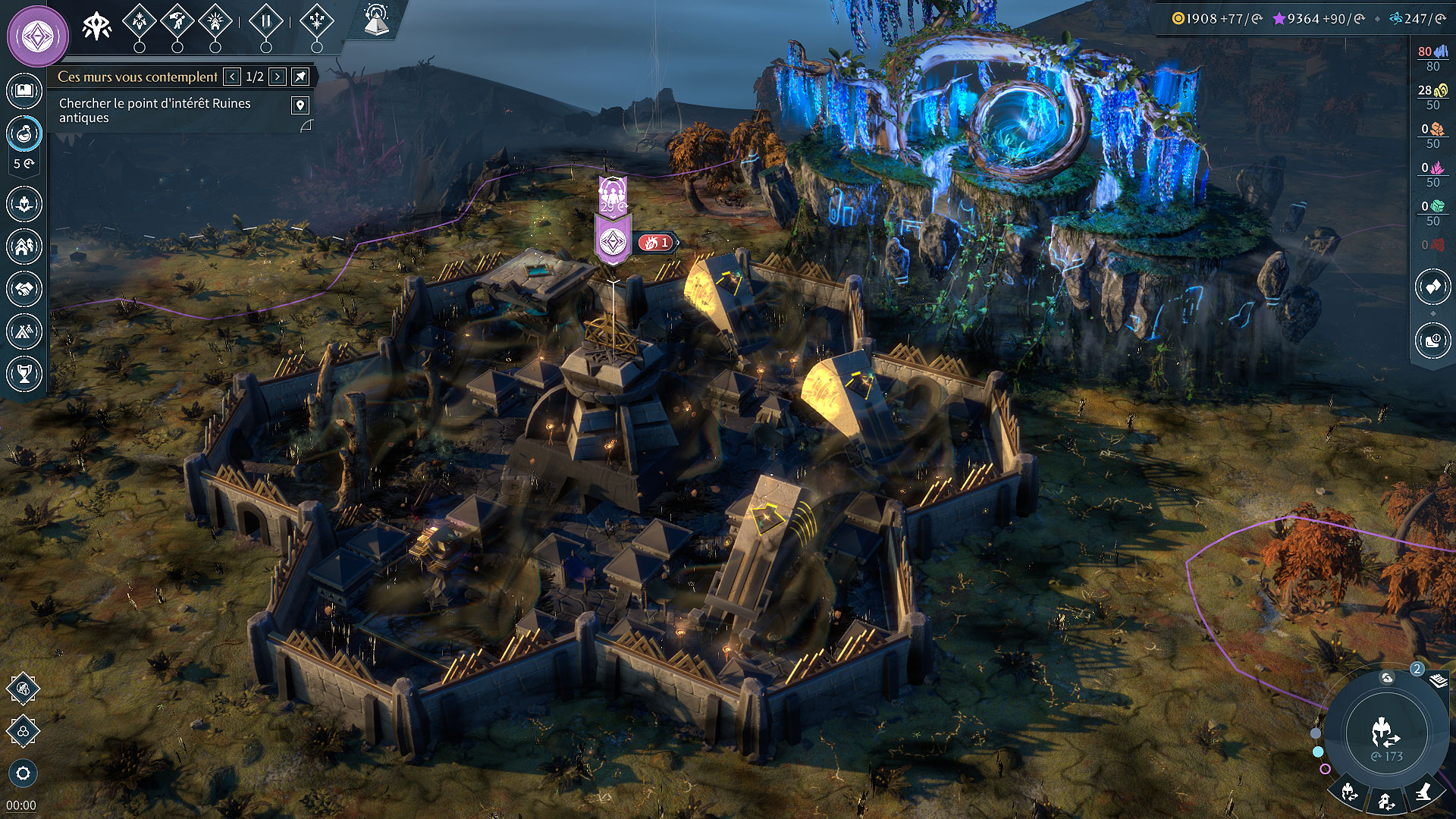The image size is (1456, 819).
Task: Open the handshake diplomacy menu
Action: (x=24, y=289)
